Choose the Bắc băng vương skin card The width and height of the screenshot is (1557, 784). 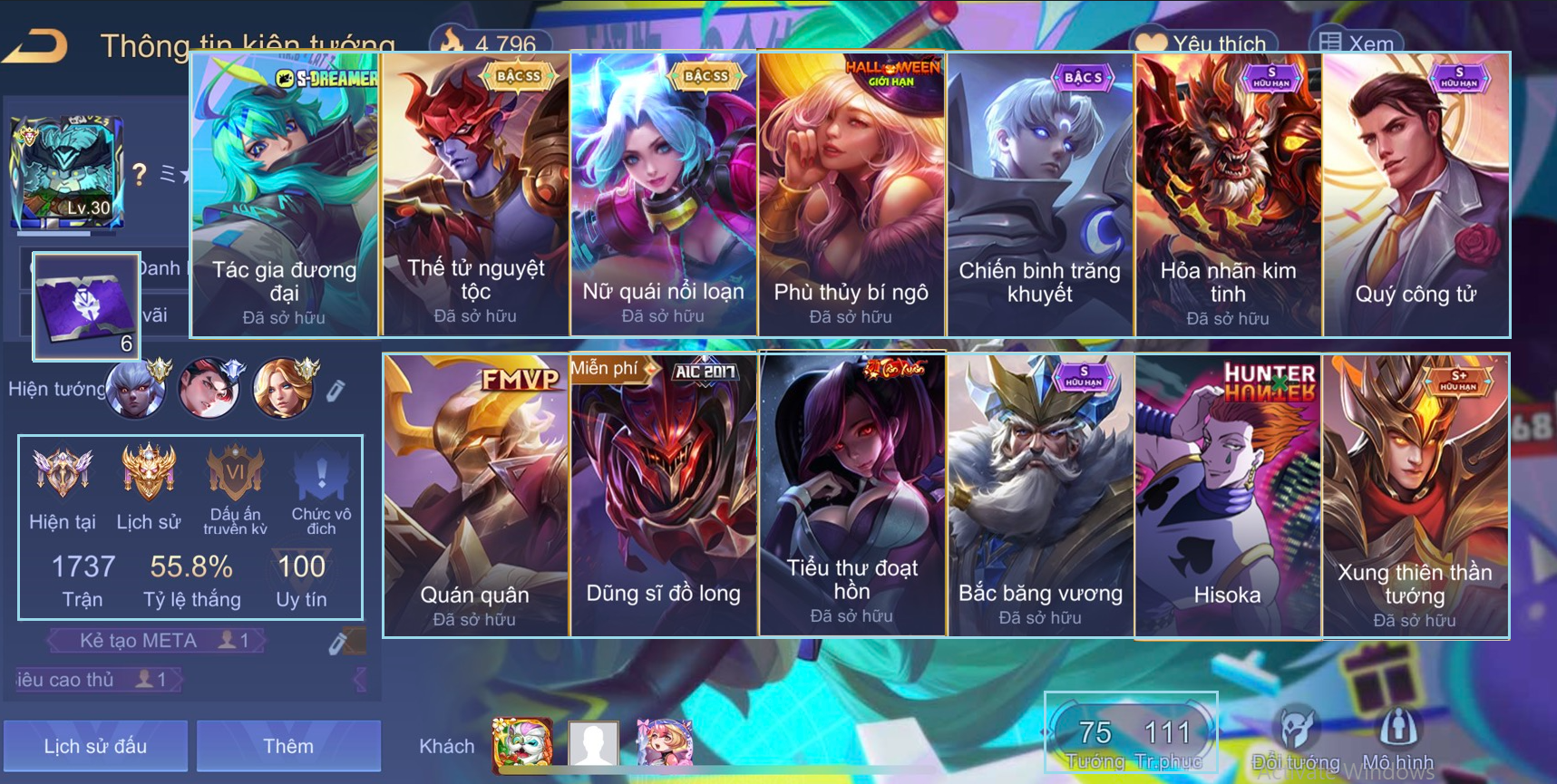[1039, 495]
